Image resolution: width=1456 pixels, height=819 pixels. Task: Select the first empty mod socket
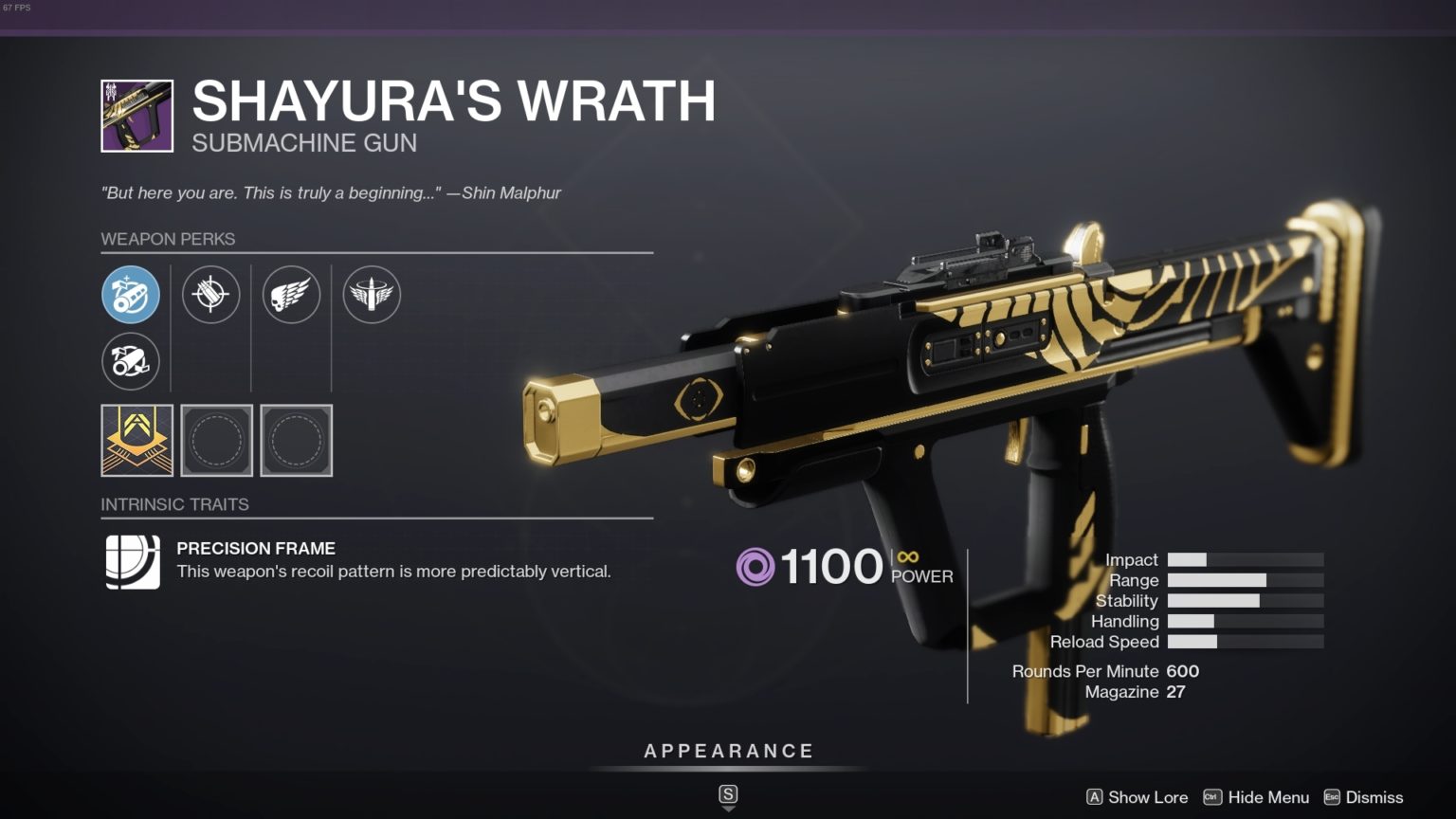coord(217,440)
